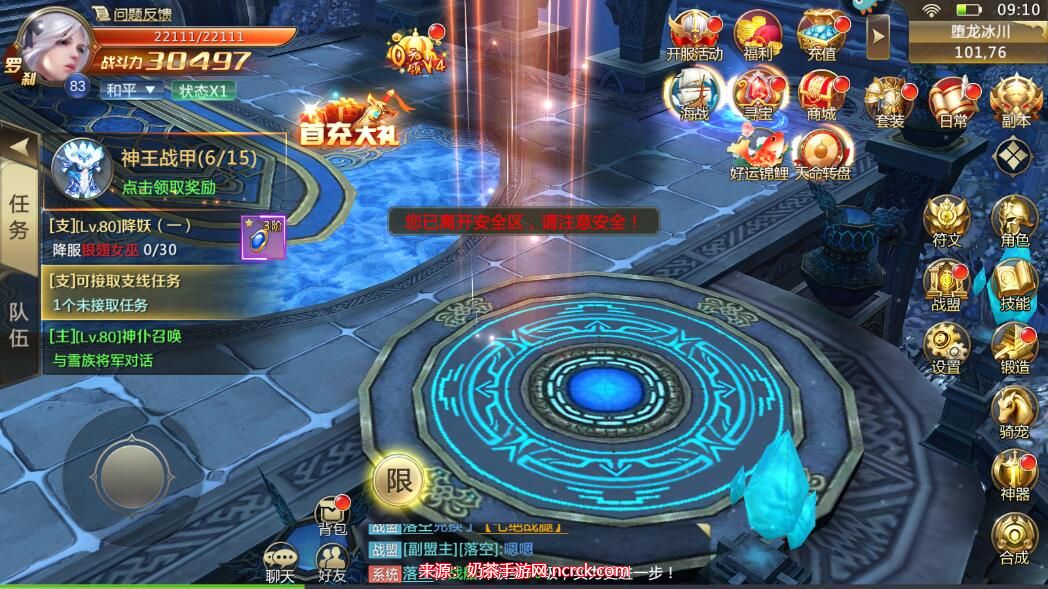
Task: Open the 好运锦鲤 lucky koi event
Action: click(x=758, y=153)
